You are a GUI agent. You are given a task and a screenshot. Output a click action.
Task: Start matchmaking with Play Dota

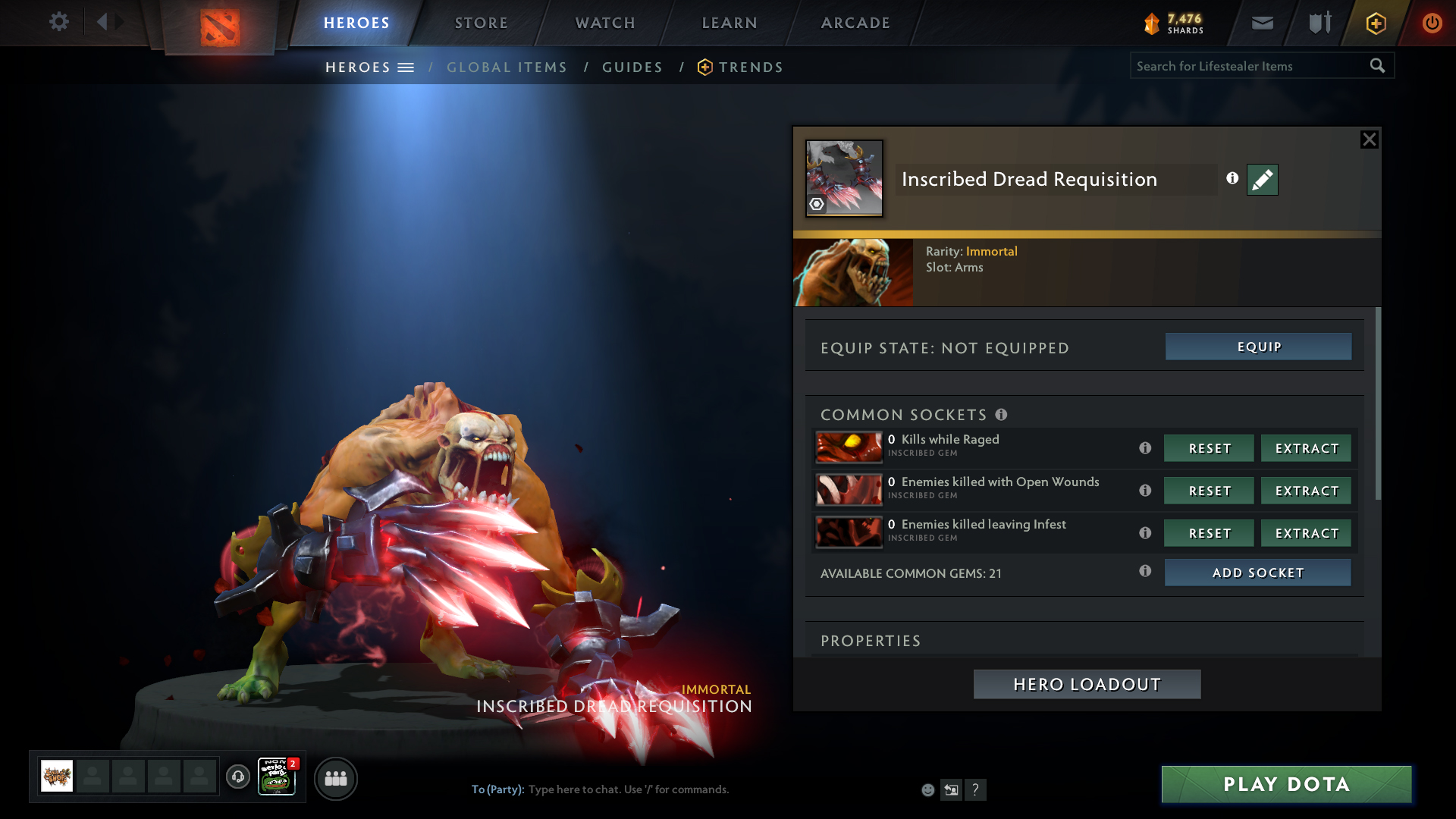(1286, 784)
